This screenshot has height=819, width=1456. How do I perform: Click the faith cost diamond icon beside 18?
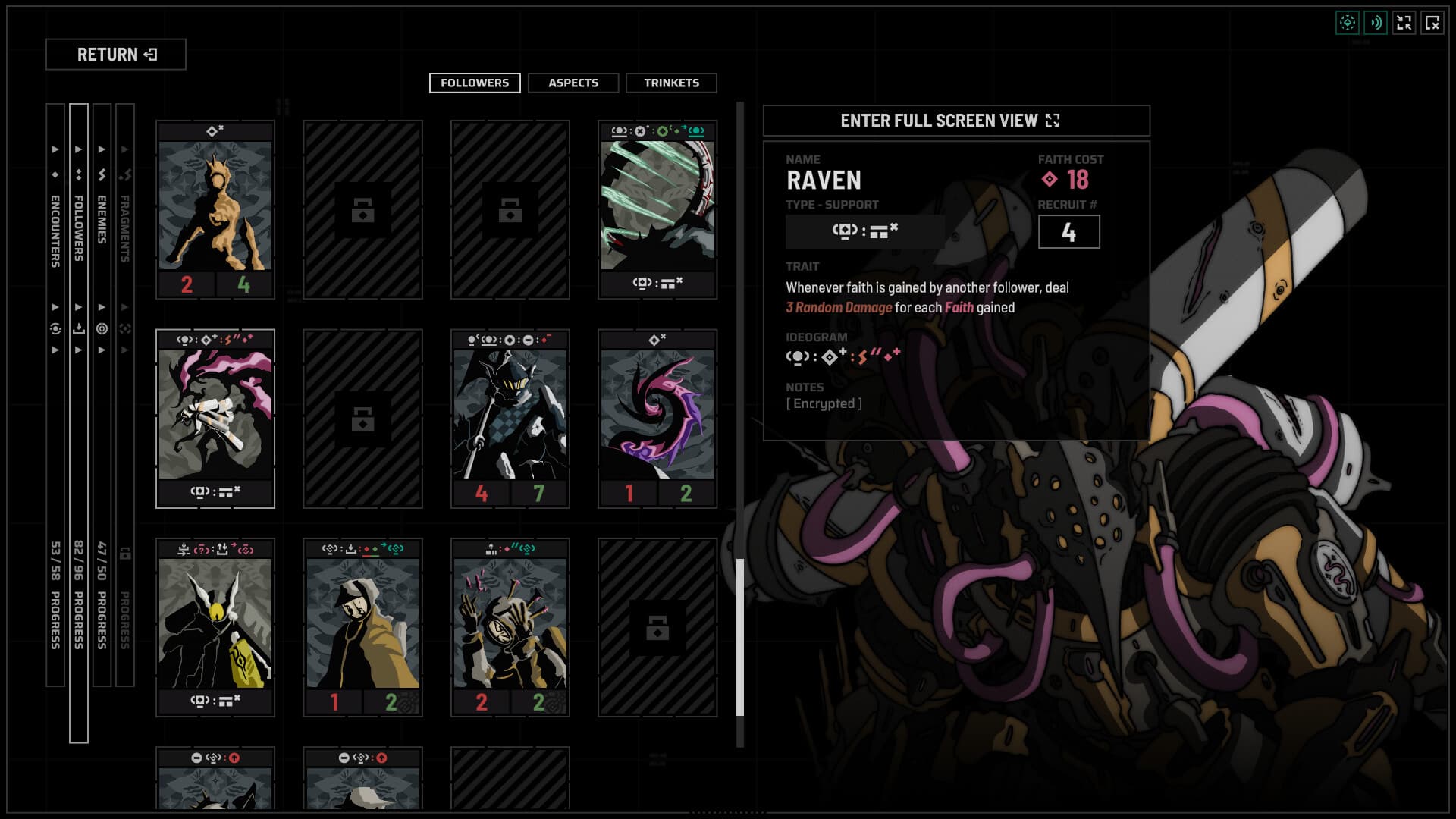point(1050,180)
